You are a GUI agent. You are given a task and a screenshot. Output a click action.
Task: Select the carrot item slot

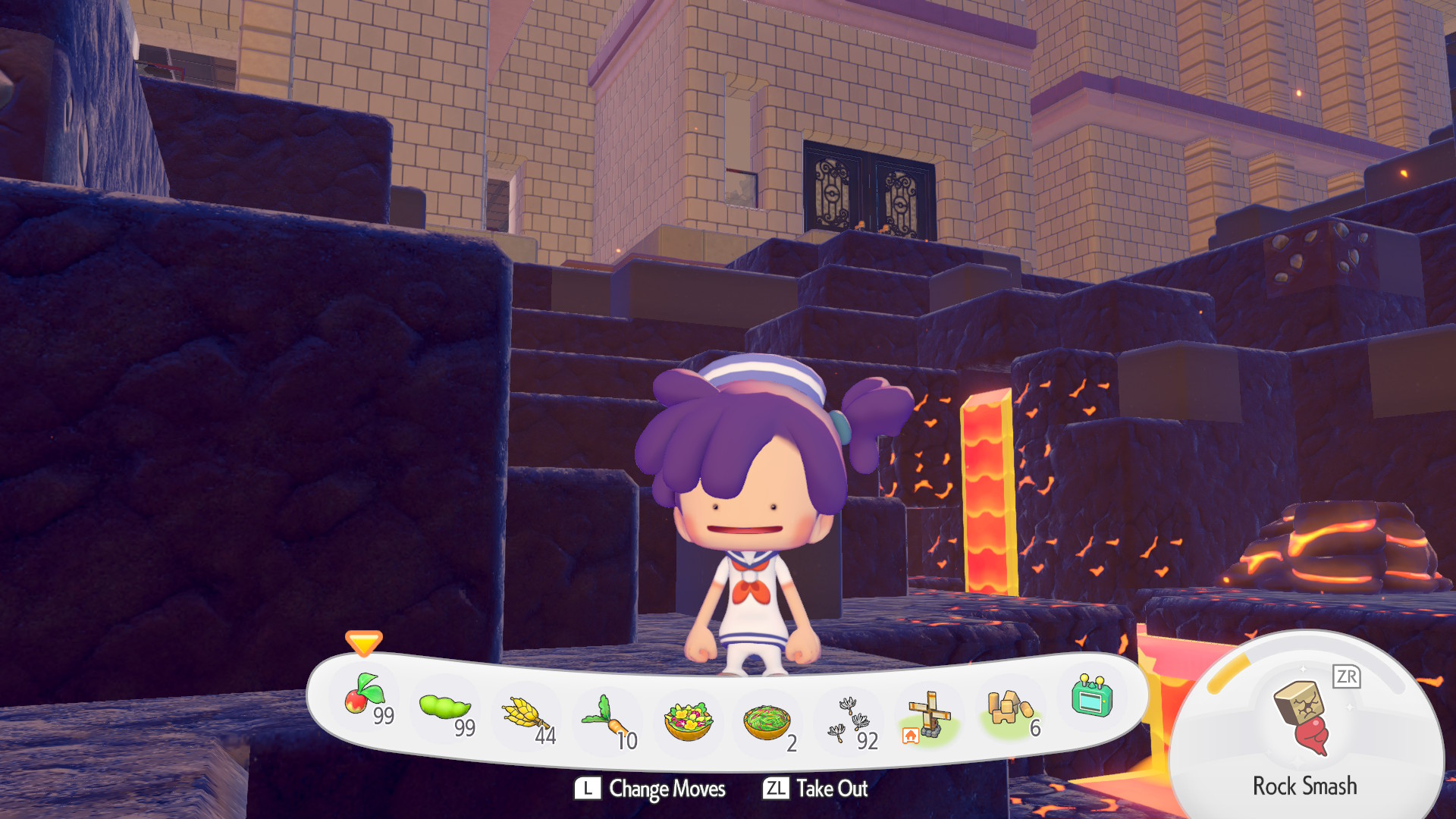(x=607, y=720)
